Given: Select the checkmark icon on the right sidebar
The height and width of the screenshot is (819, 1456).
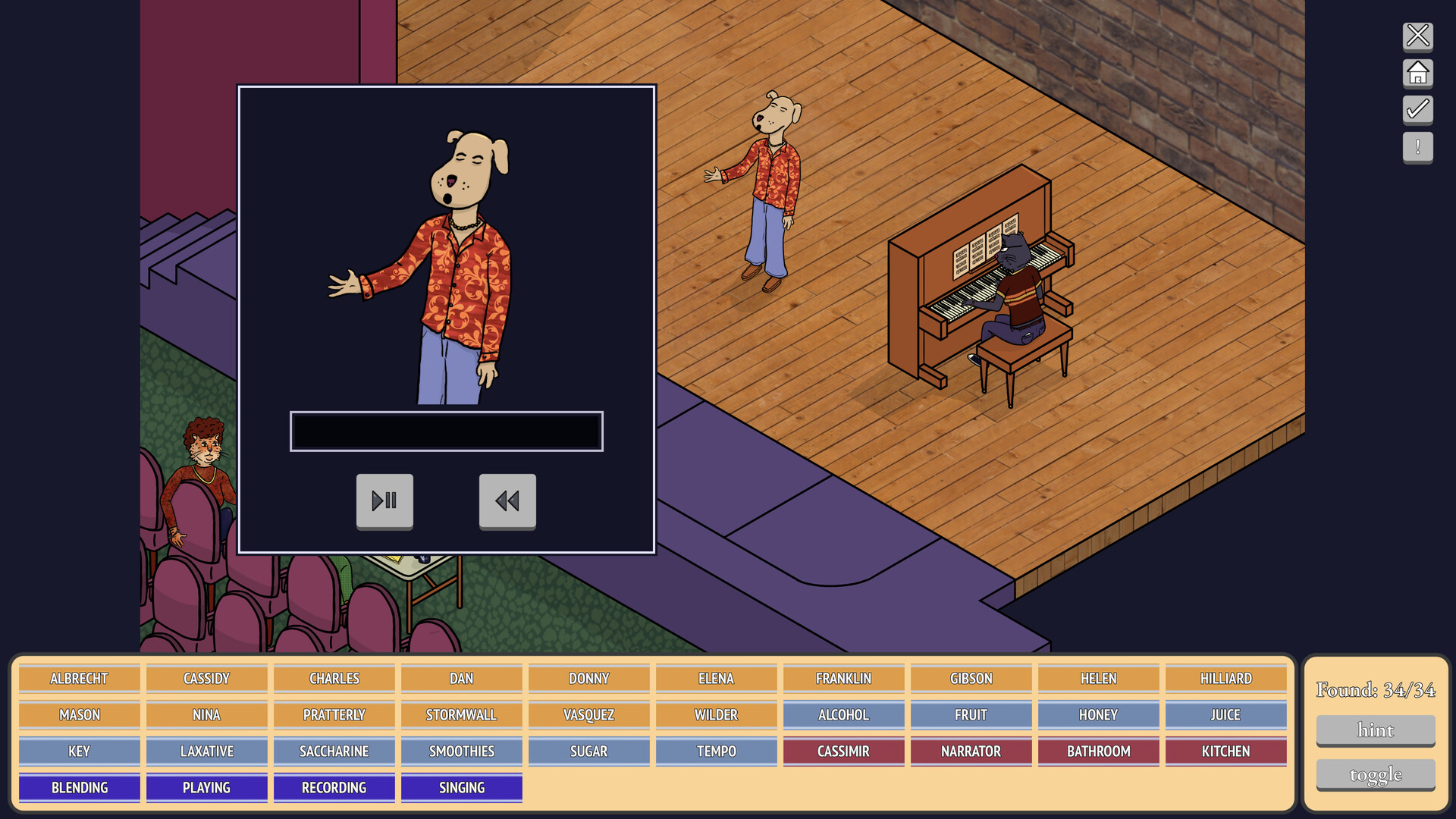Looking at the screenshot, I should [1417, 110].
